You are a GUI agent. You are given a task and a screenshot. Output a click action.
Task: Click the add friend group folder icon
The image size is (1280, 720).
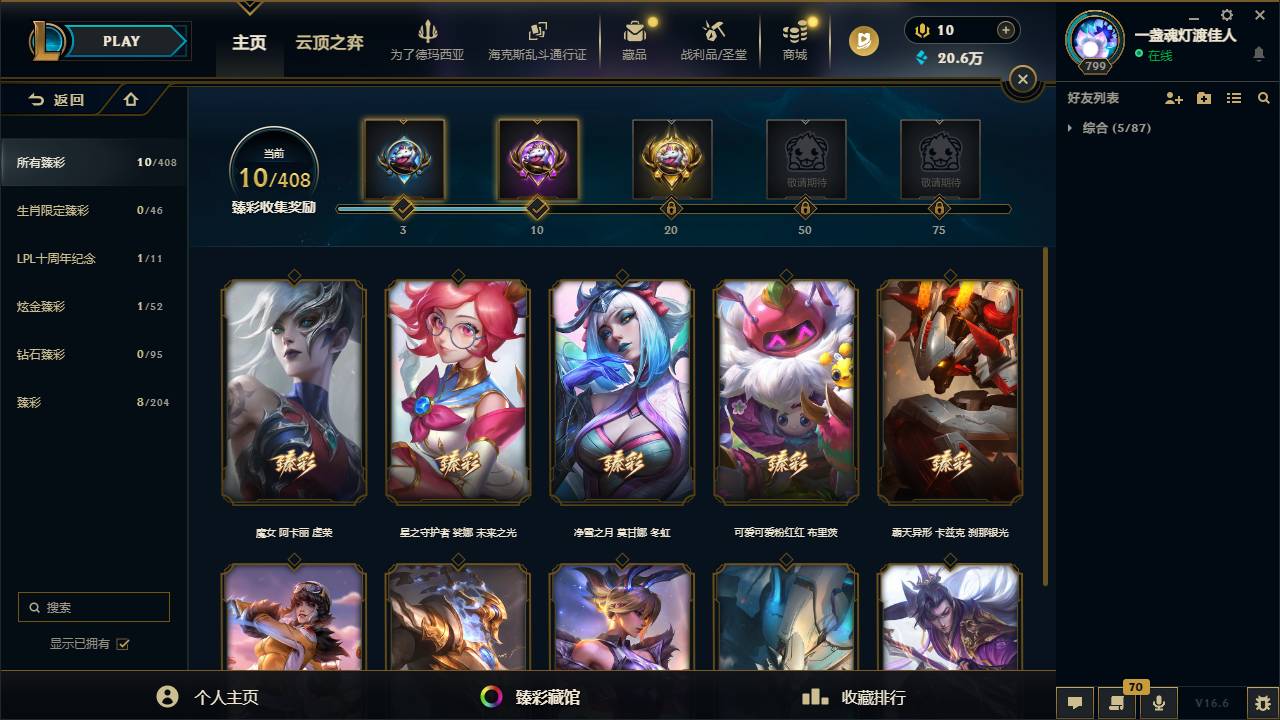pyautogui.click(x=1203, y=97)
